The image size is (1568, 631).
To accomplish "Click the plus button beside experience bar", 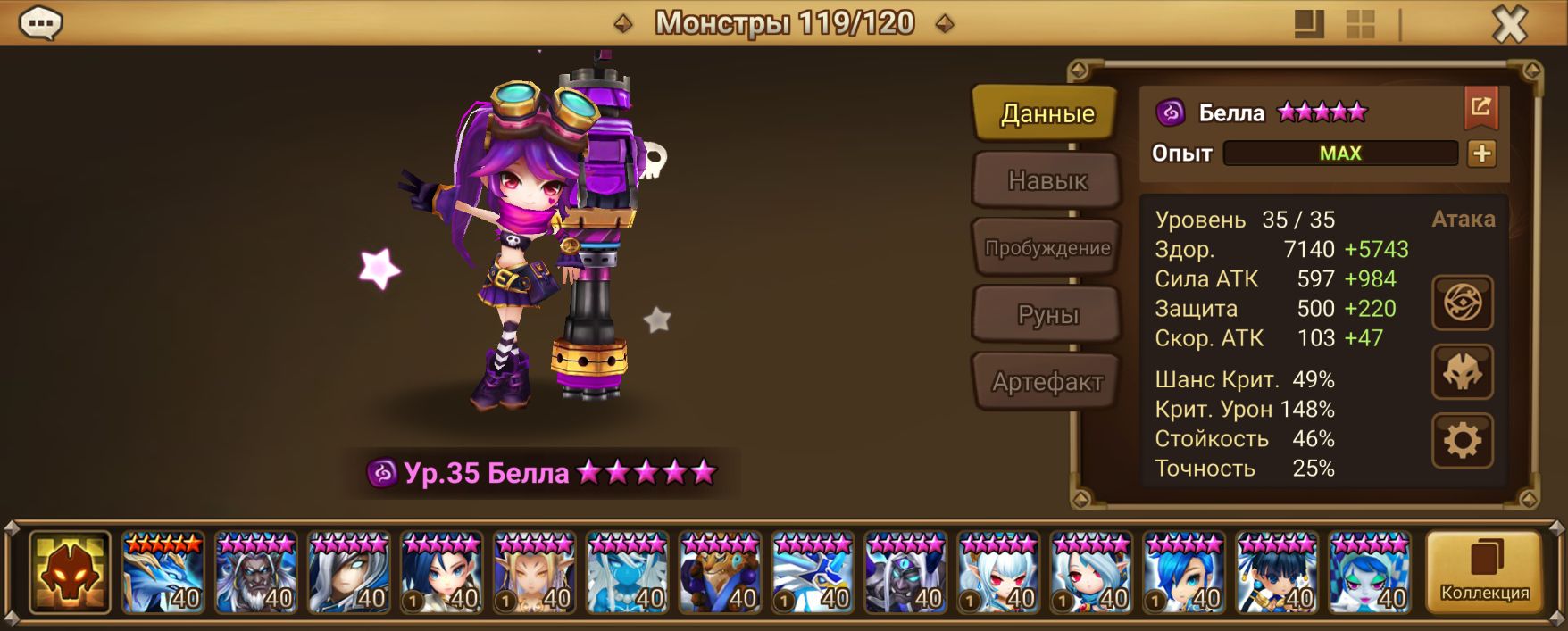I will pyautogui.click(x=1481, y=154).
